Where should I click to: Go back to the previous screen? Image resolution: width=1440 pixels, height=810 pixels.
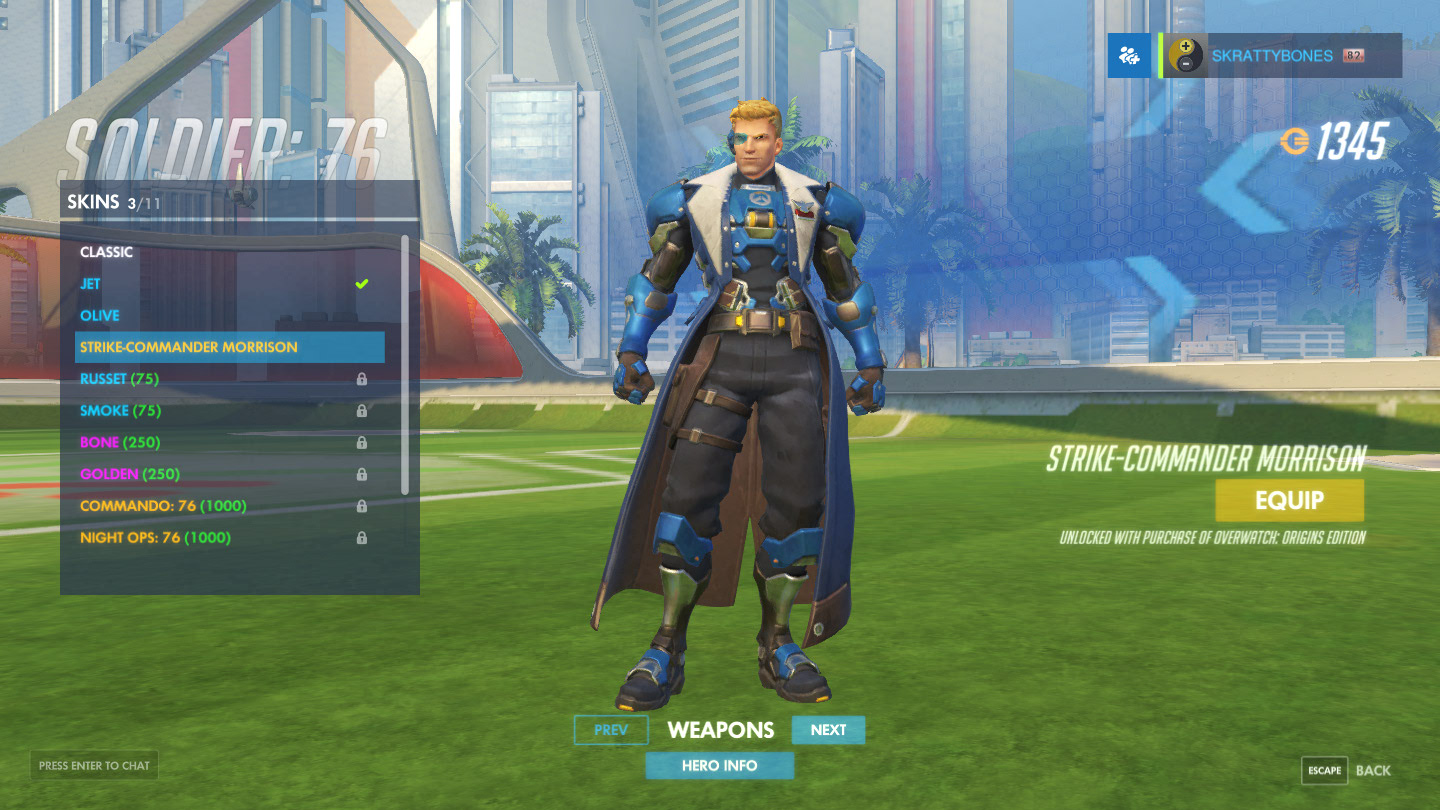coord(1347,770)
